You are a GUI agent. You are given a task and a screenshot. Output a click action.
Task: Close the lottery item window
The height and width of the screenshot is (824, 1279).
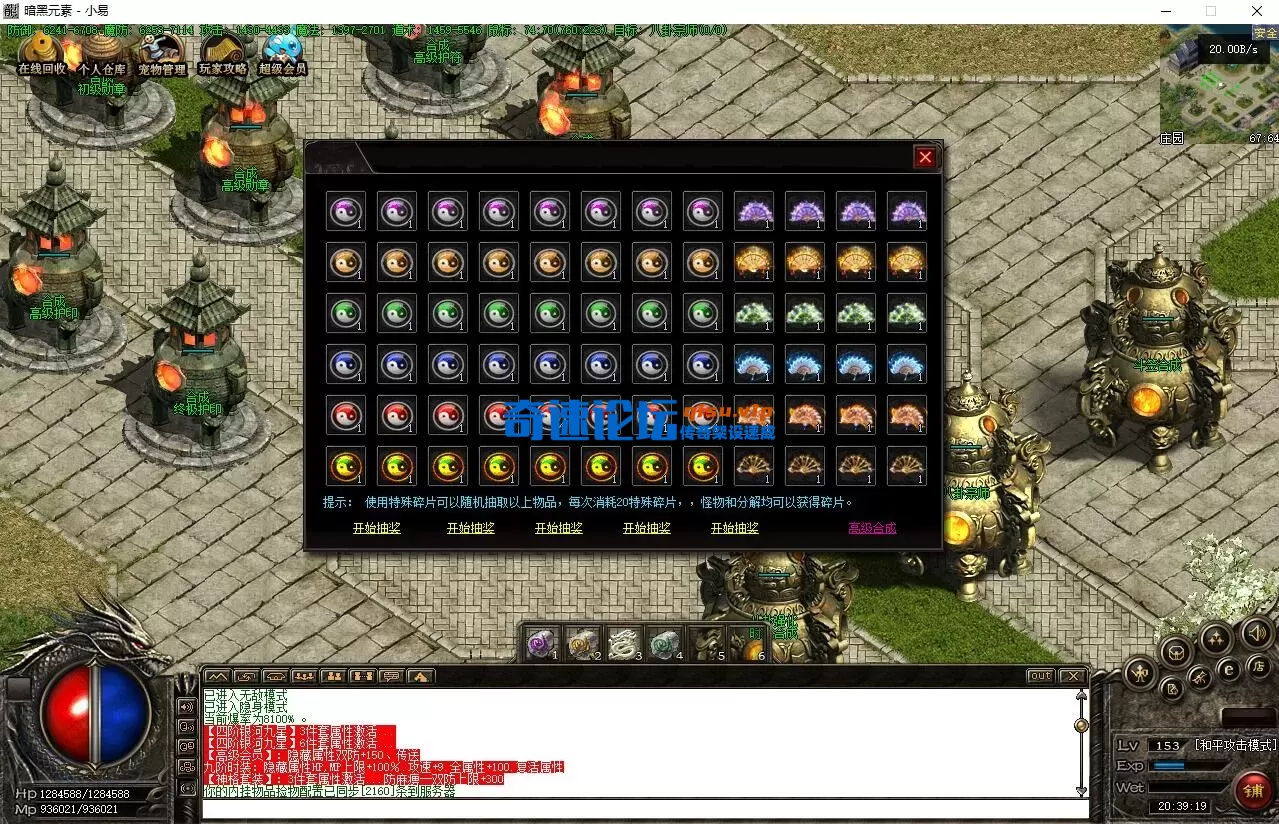tap(925, 157)
